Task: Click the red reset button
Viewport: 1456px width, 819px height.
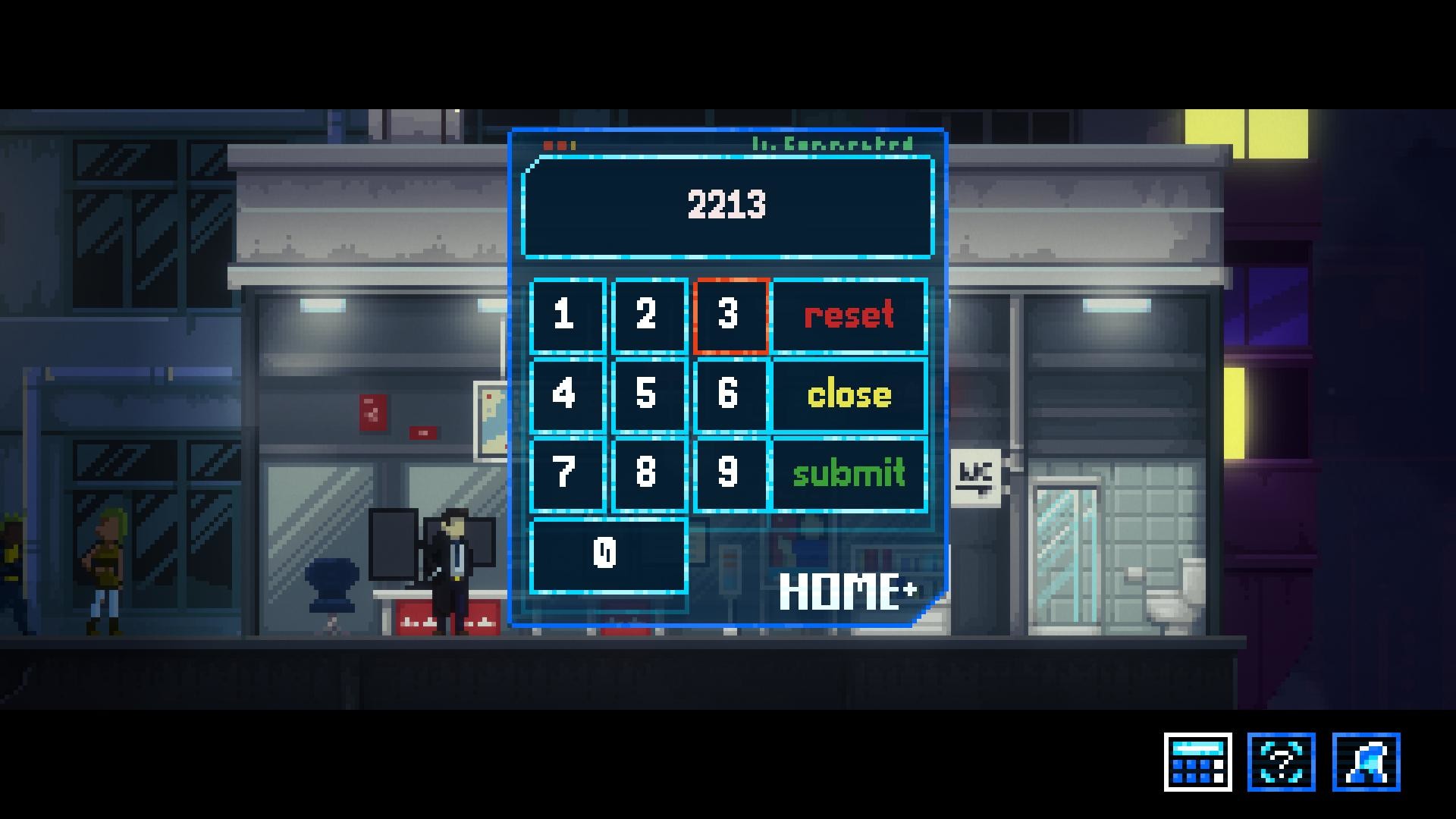Action: coord(848,317)
